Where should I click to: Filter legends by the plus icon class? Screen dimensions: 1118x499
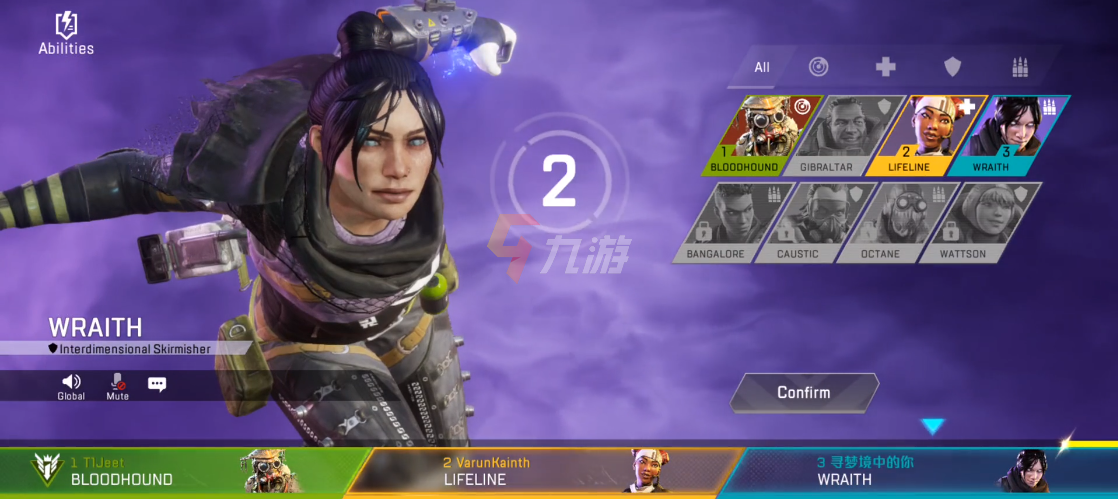[x=885, y=67]
